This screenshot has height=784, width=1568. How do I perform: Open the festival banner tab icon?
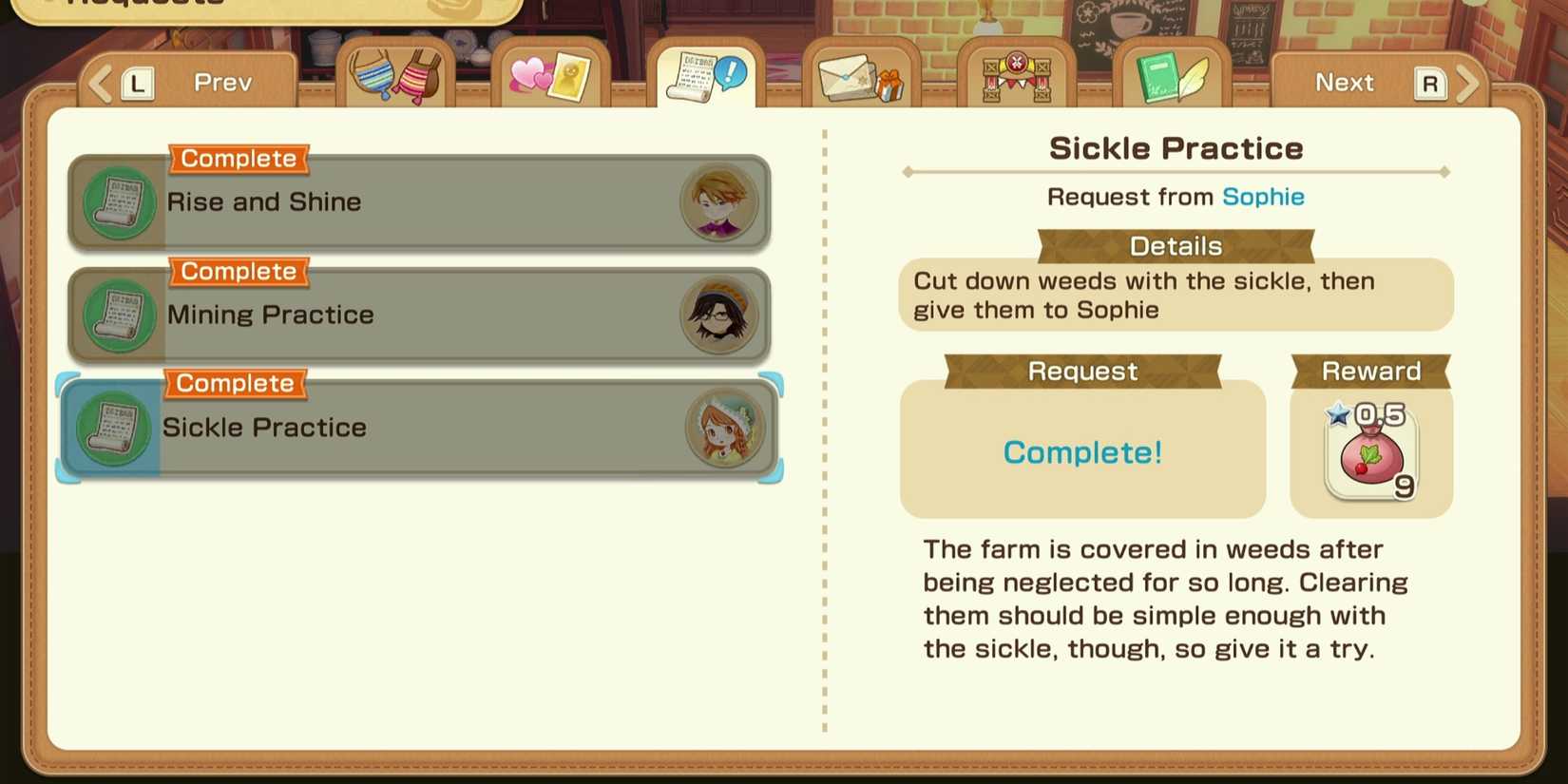tap(1017, 76)
